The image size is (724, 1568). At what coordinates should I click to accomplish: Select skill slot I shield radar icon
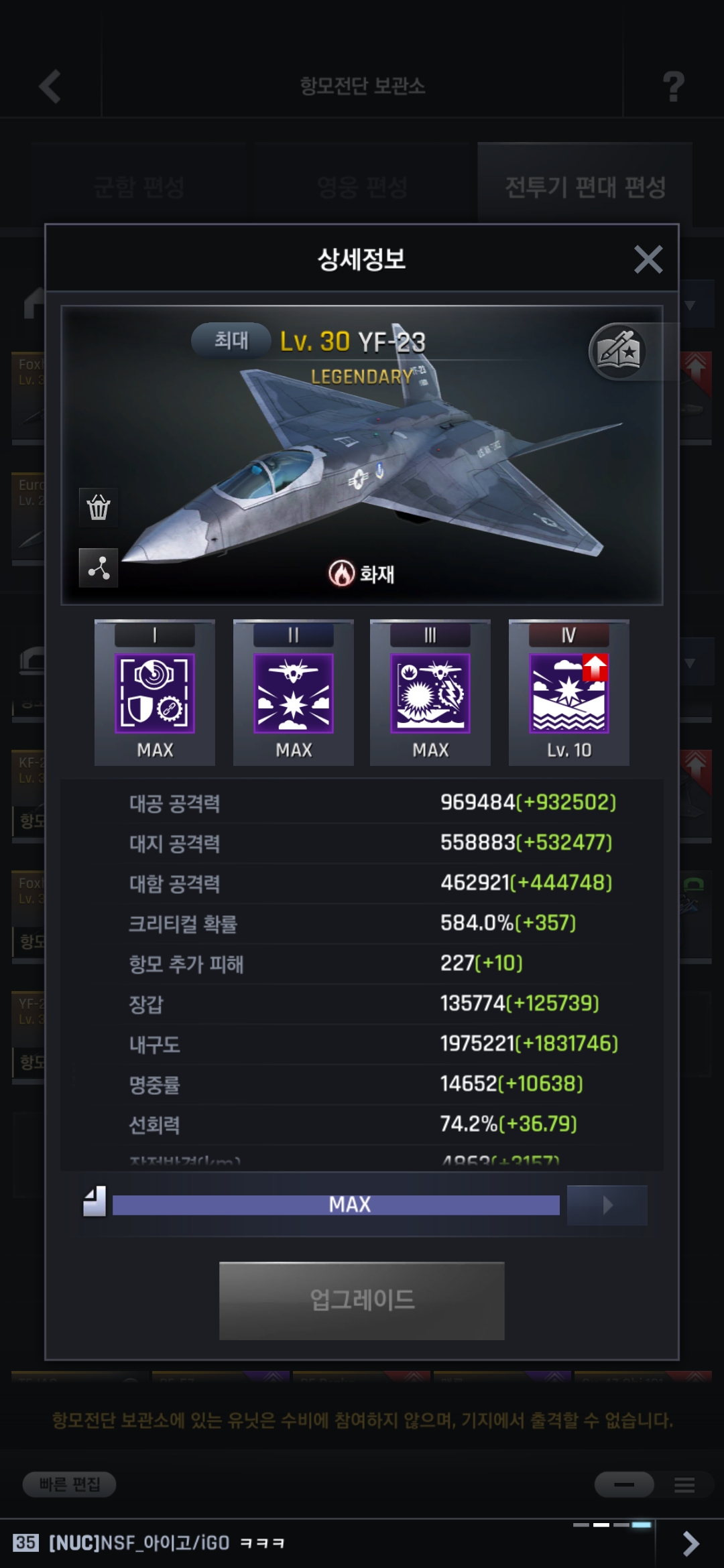click(155, 693)
